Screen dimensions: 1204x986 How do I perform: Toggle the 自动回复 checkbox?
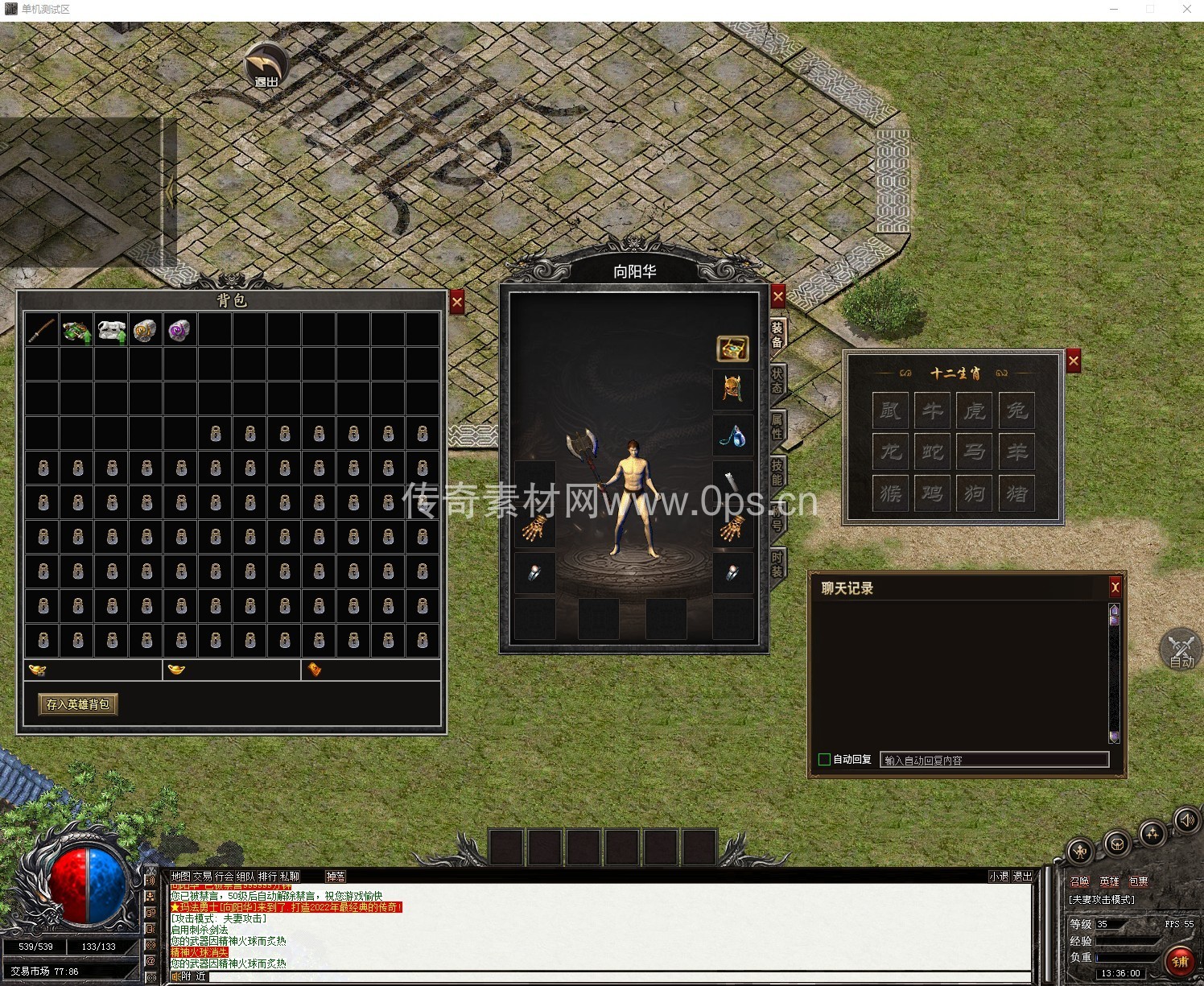(x=824, y=759)
